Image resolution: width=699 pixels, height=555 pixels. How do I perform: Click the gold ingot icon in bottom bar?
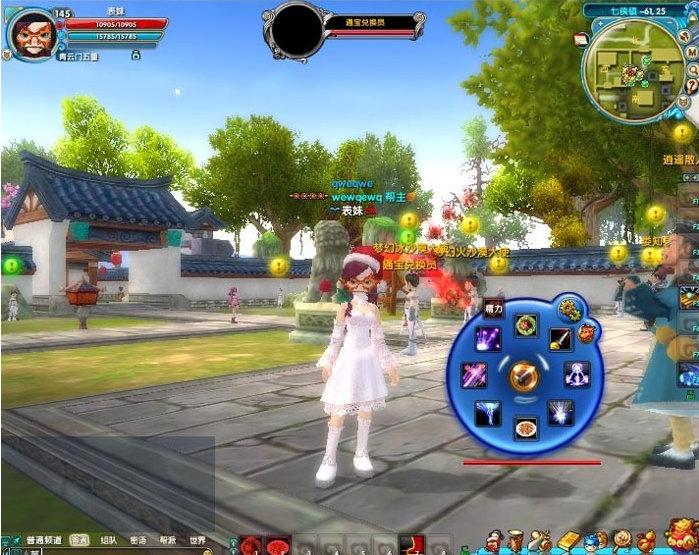(x=568, y=541)
